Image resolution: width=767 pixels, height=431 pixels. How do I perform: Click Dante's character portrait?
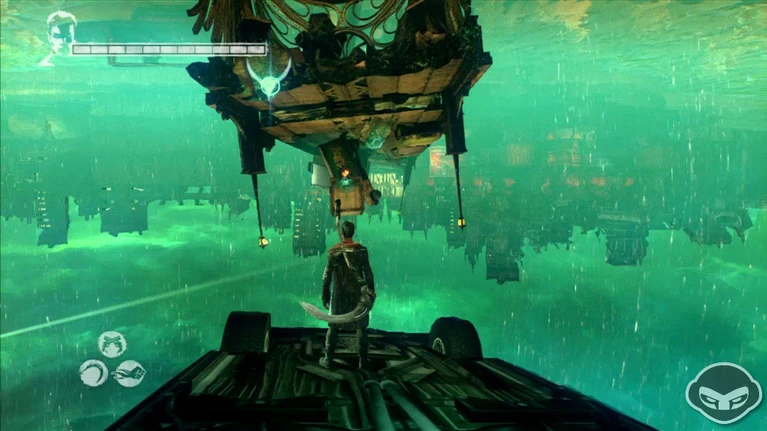tap(58, 36)
